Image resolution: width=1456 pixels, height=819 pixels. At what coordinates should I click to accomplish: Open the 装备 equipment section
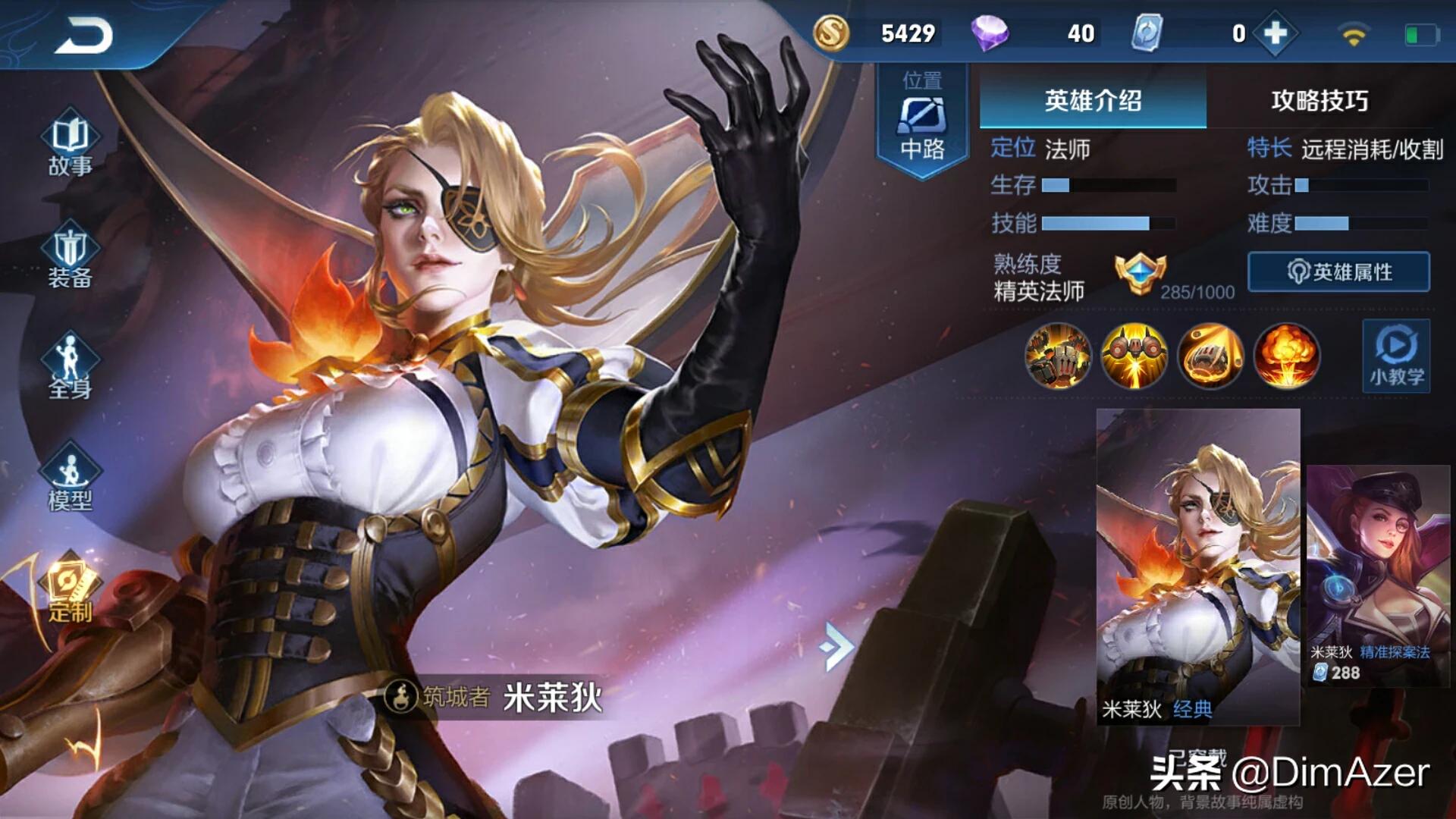[x=70, y=258]
